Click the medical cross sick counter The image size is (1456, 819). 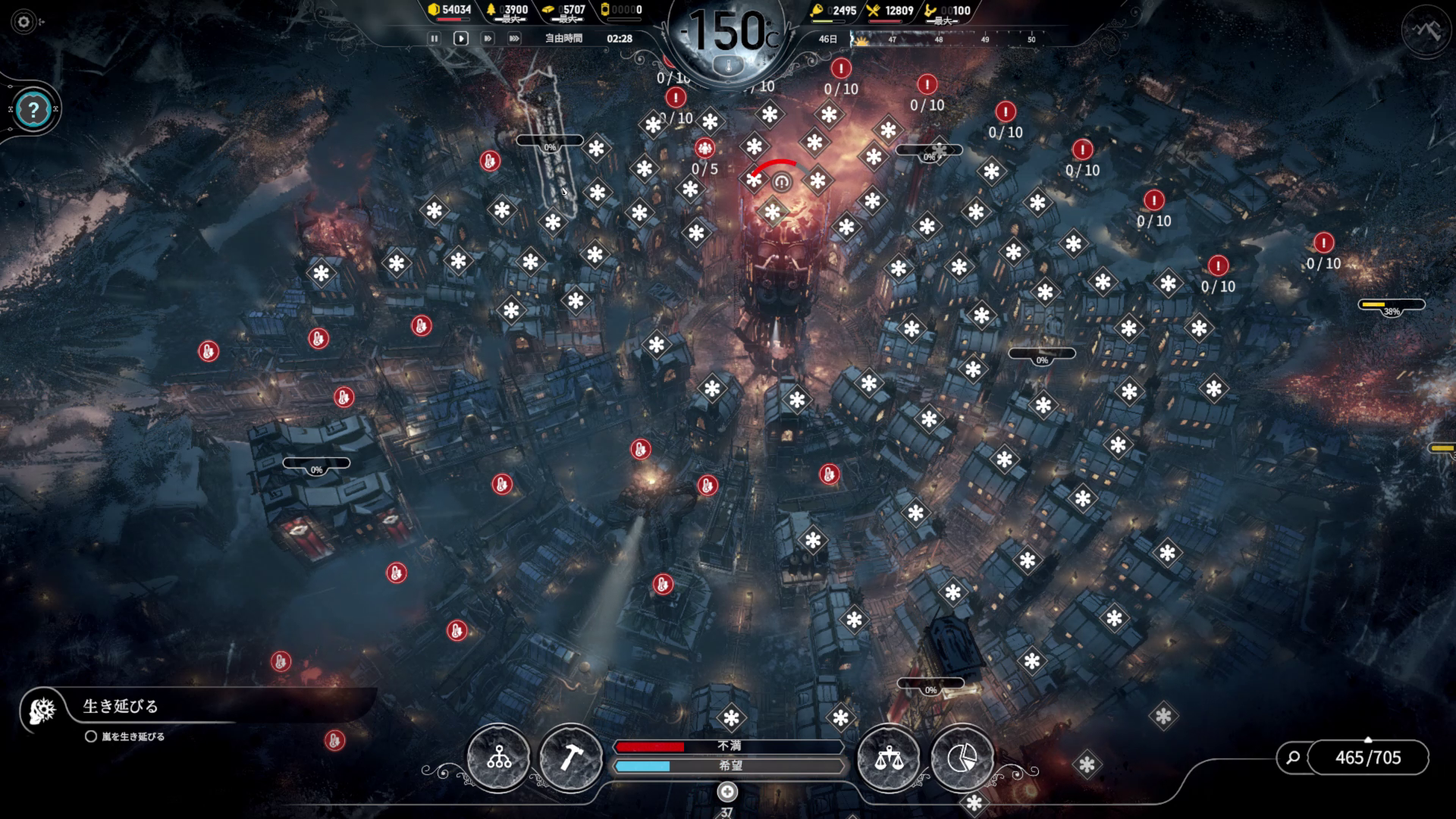click(727, 792)
